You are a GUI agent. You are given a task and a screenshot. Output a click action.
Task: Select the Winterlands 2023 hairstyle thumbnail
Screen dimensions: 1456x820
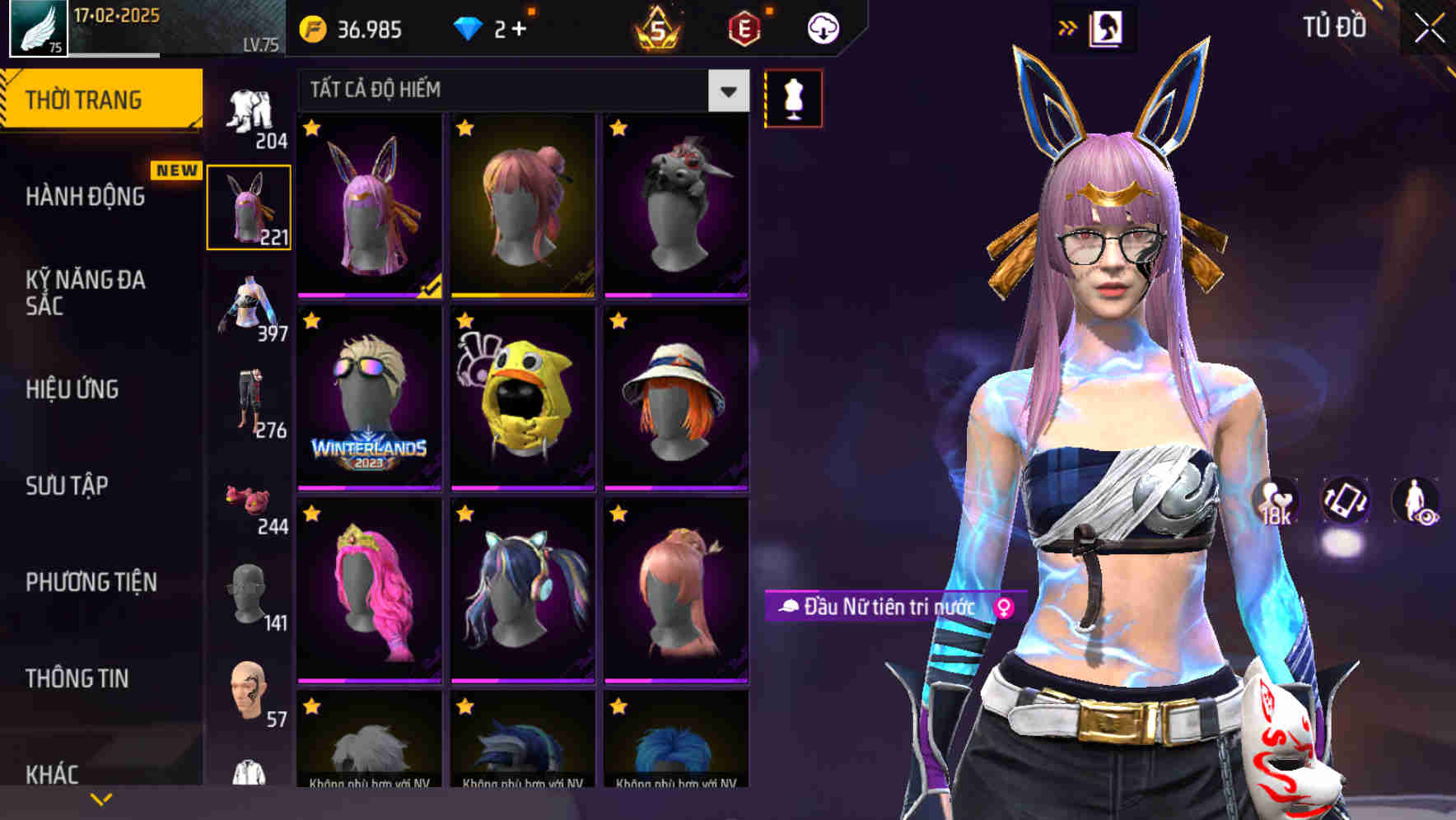point(367,395)
